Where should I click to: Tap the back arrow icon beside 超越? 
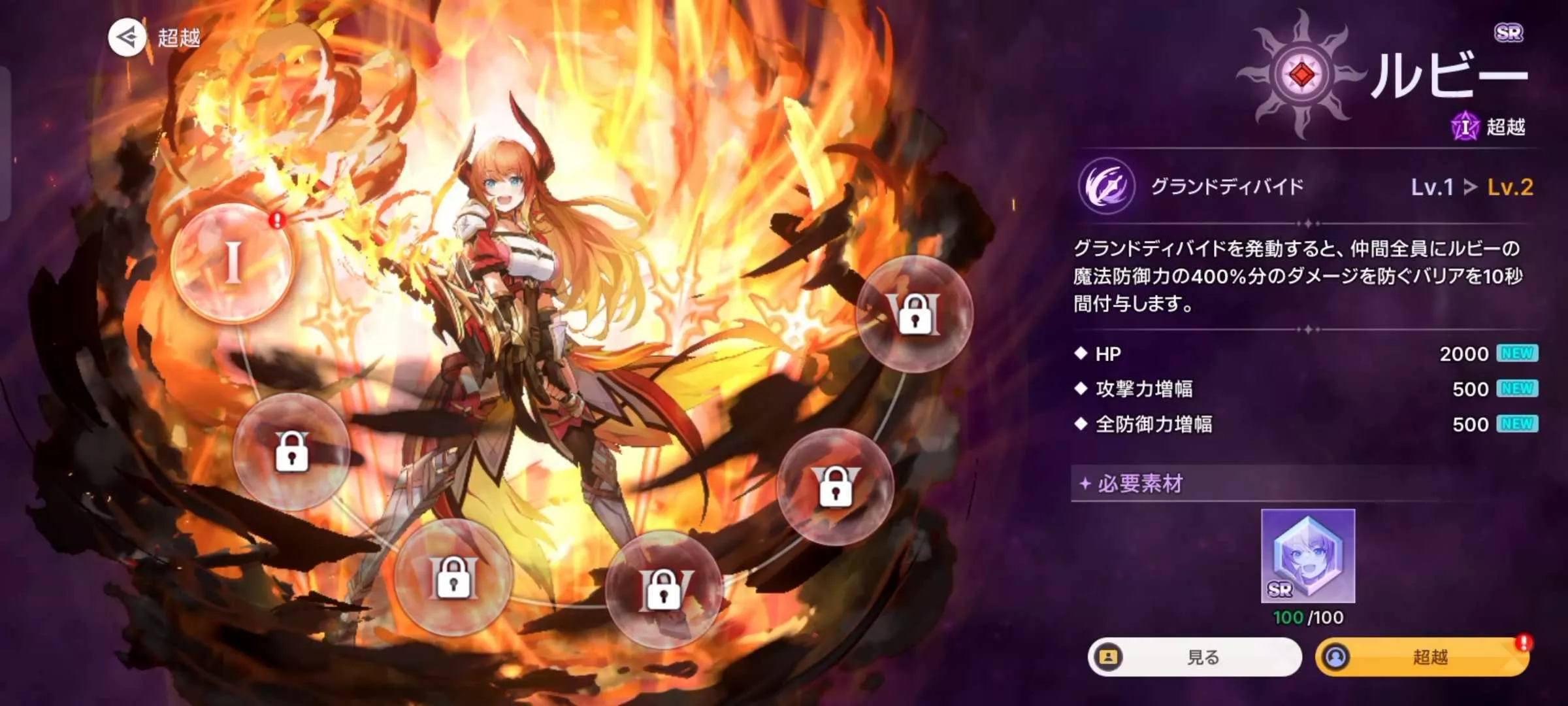point(129,37)
